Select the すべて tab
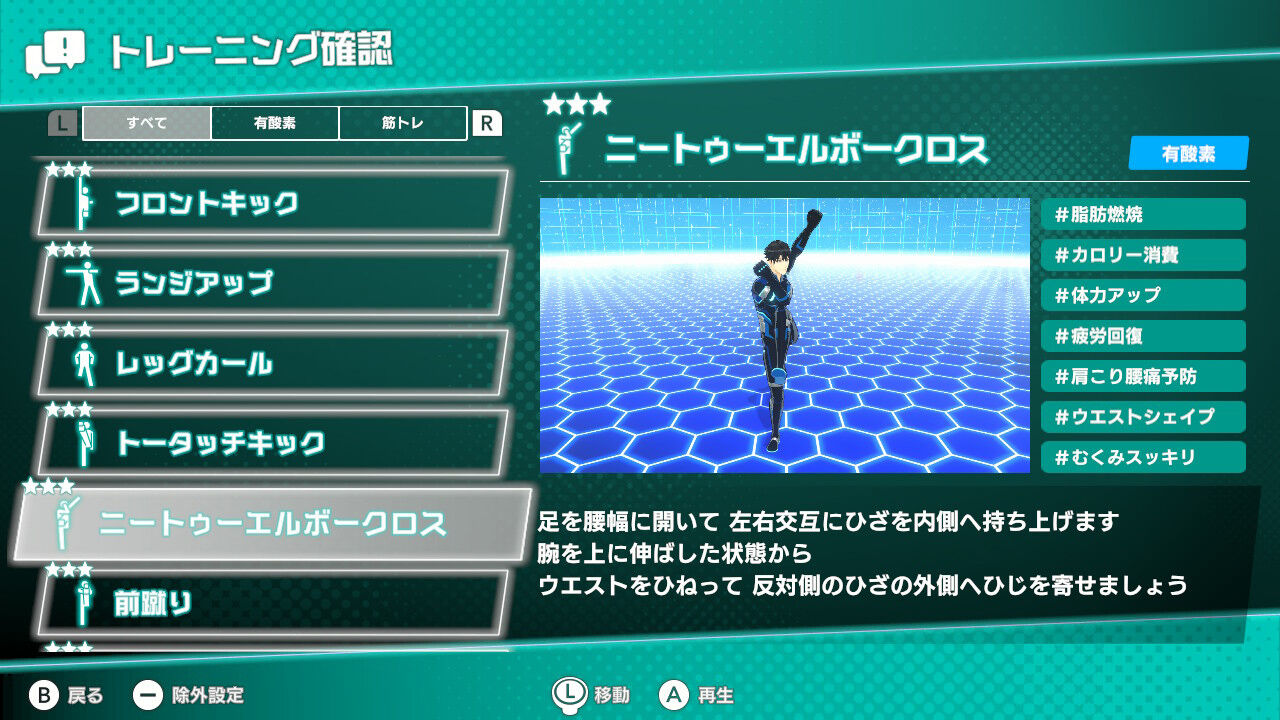This screenshot has height=720, width=1280. coord(144,124)
